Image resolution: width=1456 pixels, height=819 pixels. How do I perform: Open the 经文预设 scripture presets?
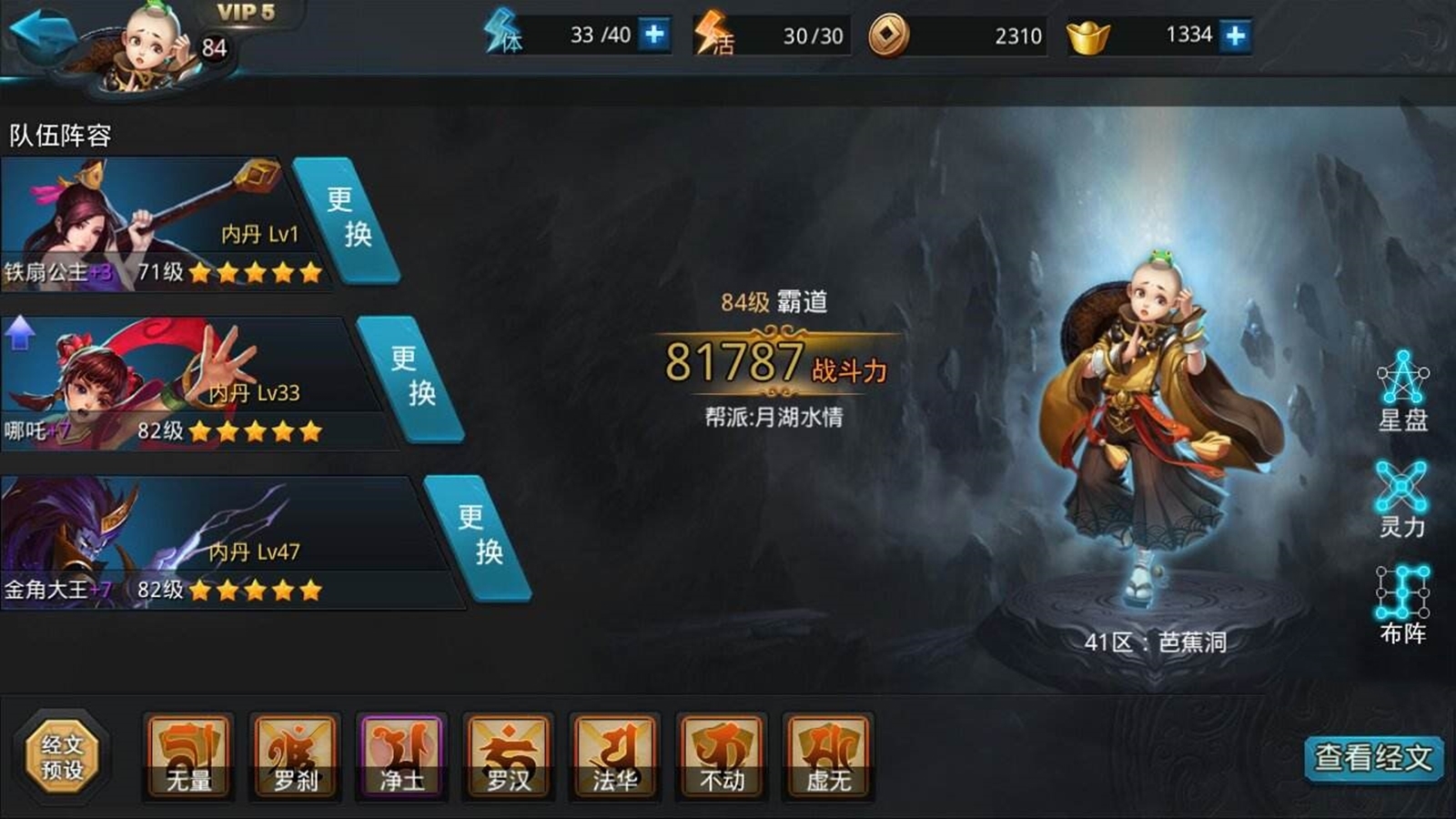60,753
